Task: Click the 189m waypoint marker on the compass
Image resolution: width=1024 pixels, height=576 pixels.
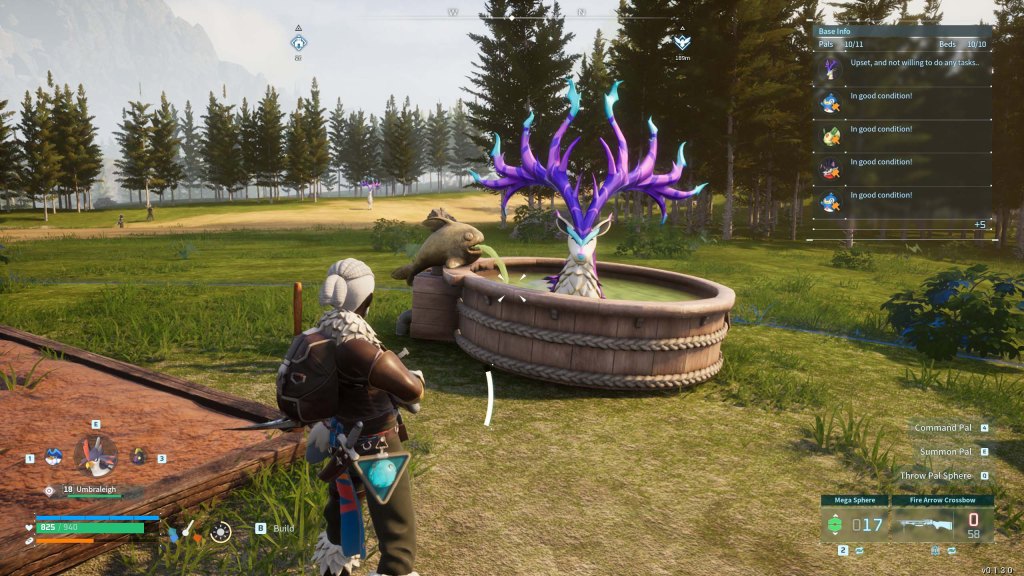Action: pos(682,43)
